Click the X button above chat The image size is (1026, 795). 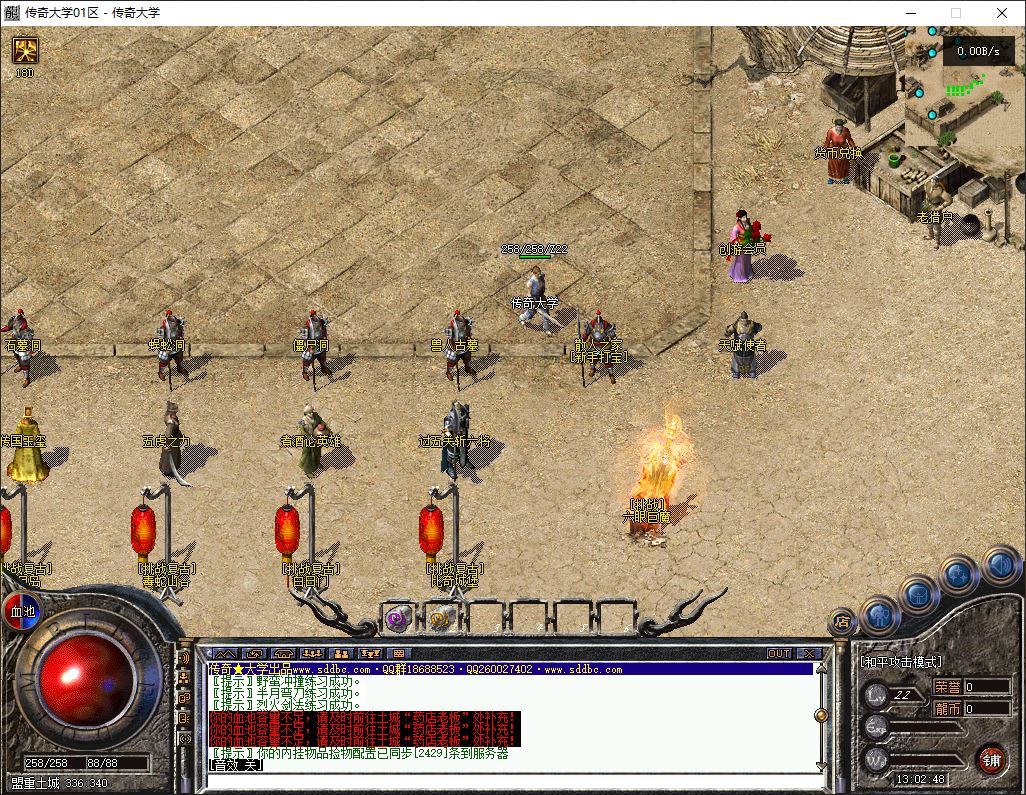(808, 653)
